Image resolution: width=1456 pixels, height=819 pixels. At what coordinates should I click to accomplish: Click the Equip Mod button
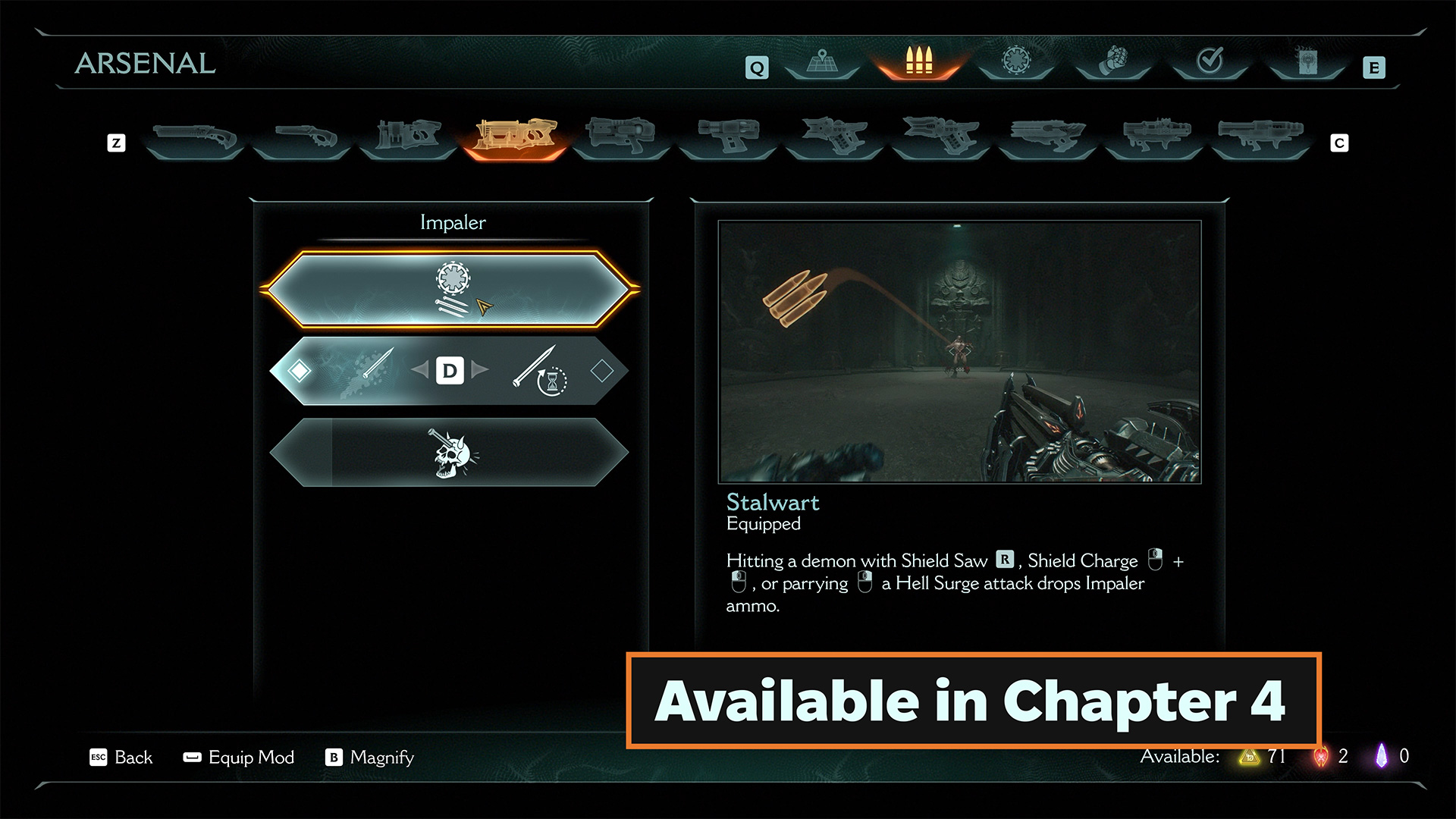pos(240,758)
